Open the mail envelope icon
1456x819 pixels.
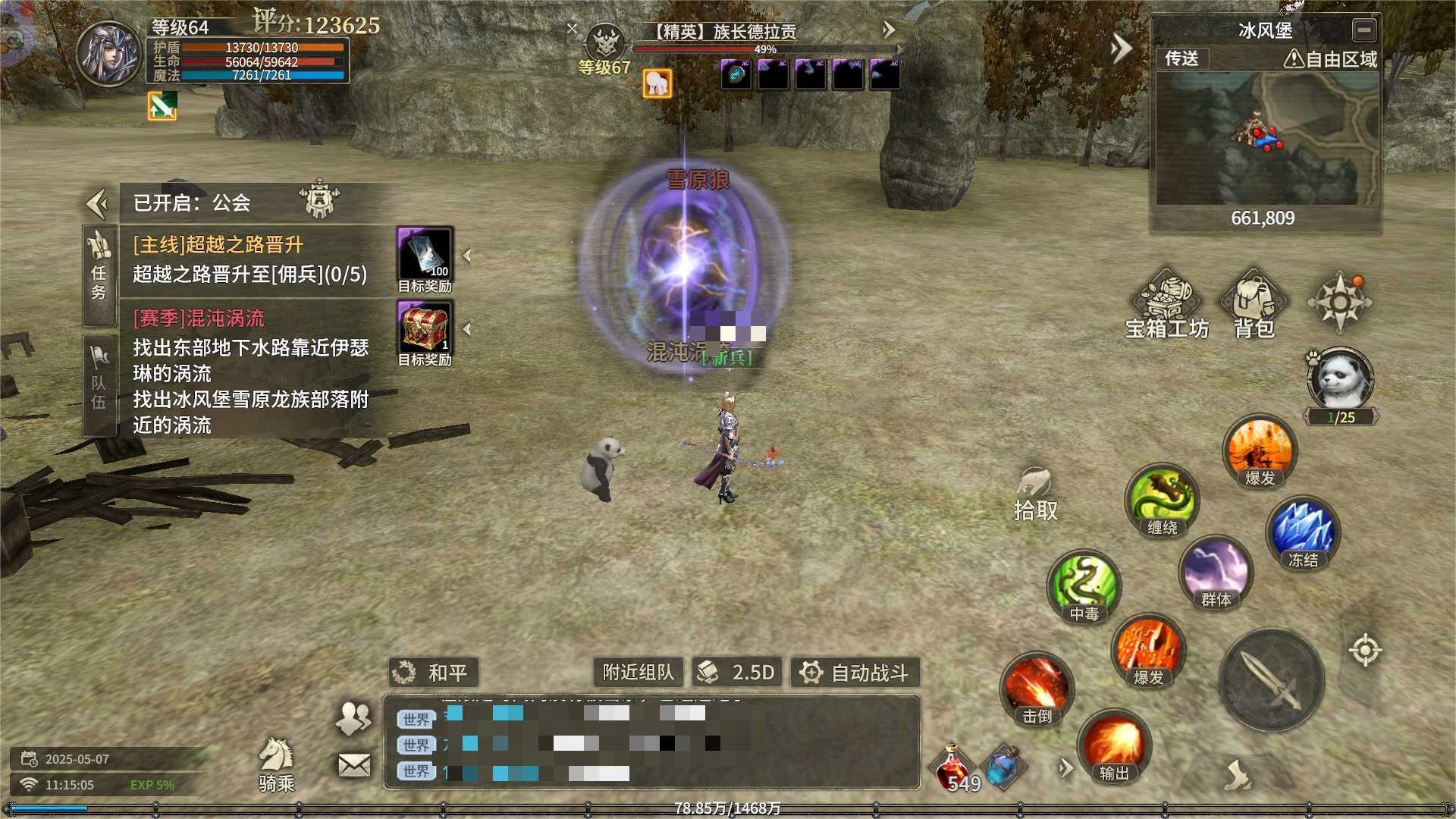354,766
